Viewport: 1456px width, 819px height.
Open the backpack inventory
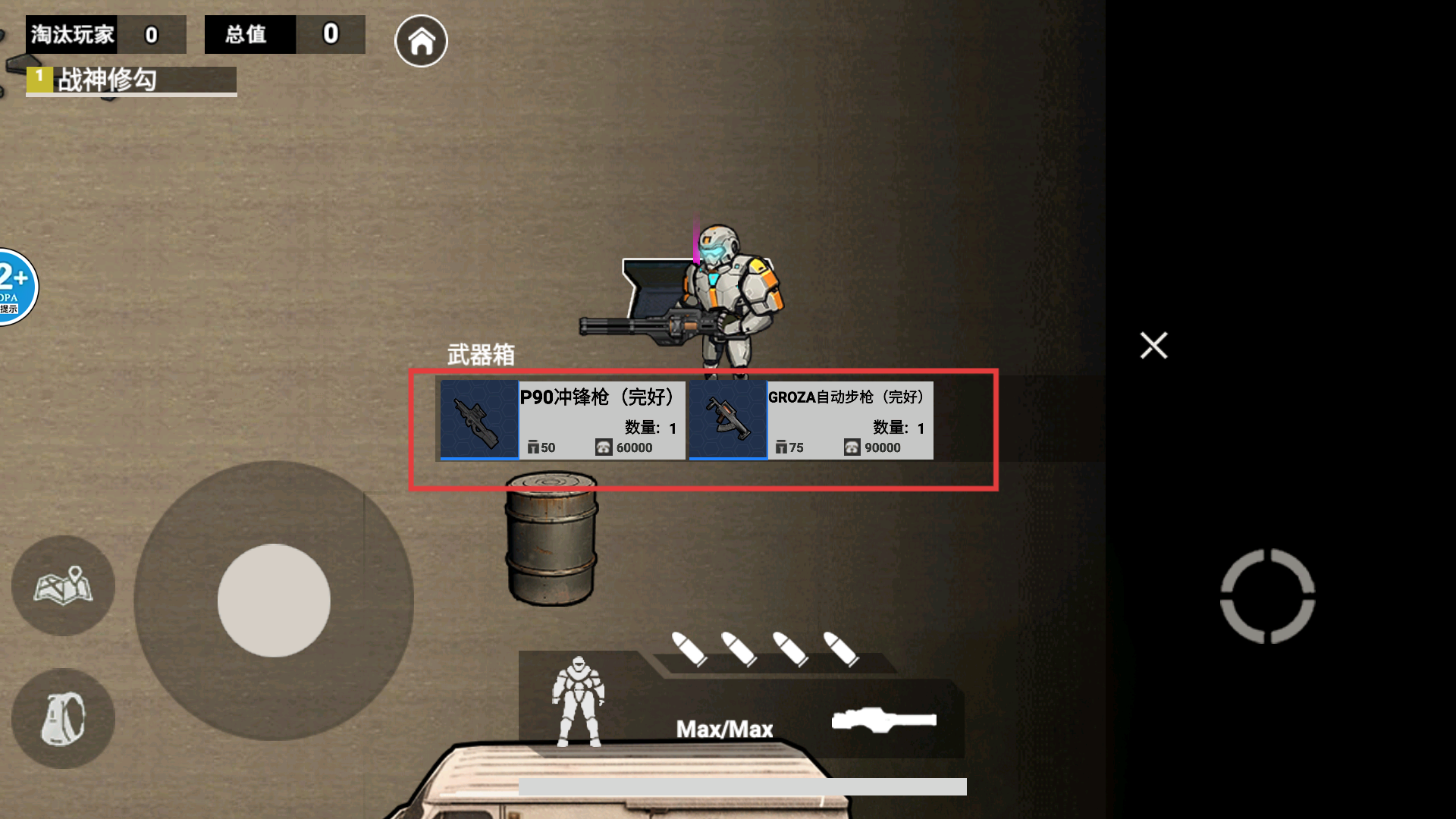coord(63,718)
